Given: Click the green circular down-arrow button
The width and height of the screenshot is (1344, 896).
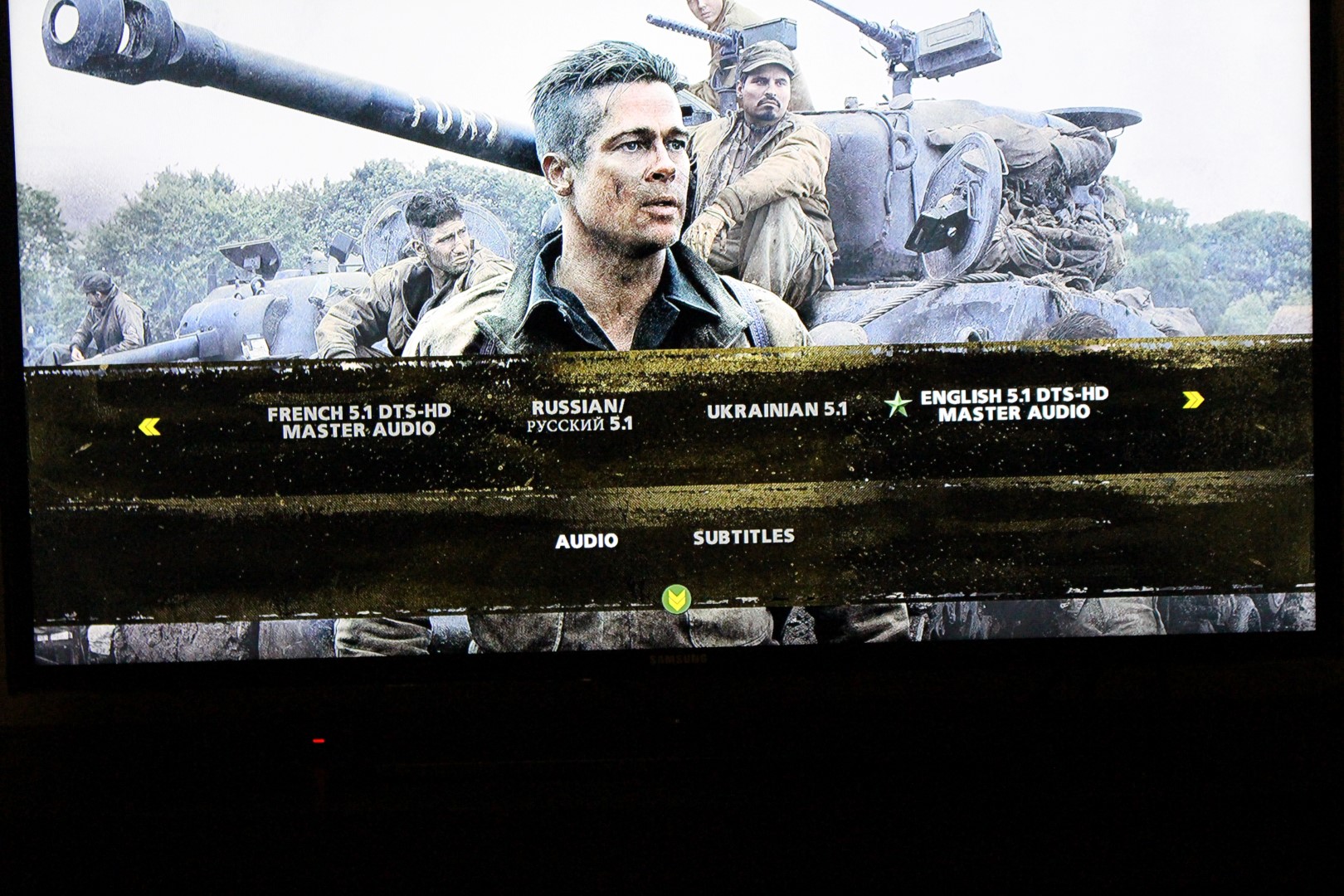Looking at the screenshot, I should point(676,598).
